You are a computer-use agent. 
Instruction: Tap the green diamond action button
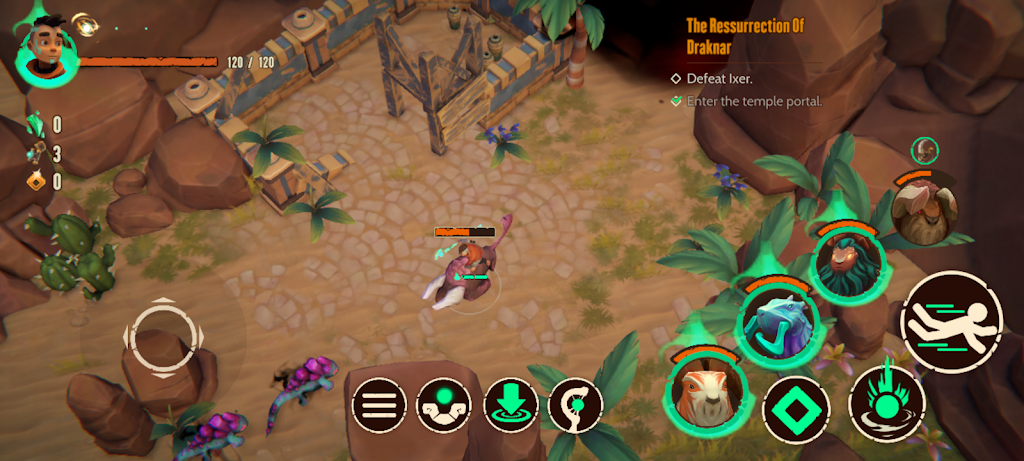pyautogui.click(x=797, y=409)
